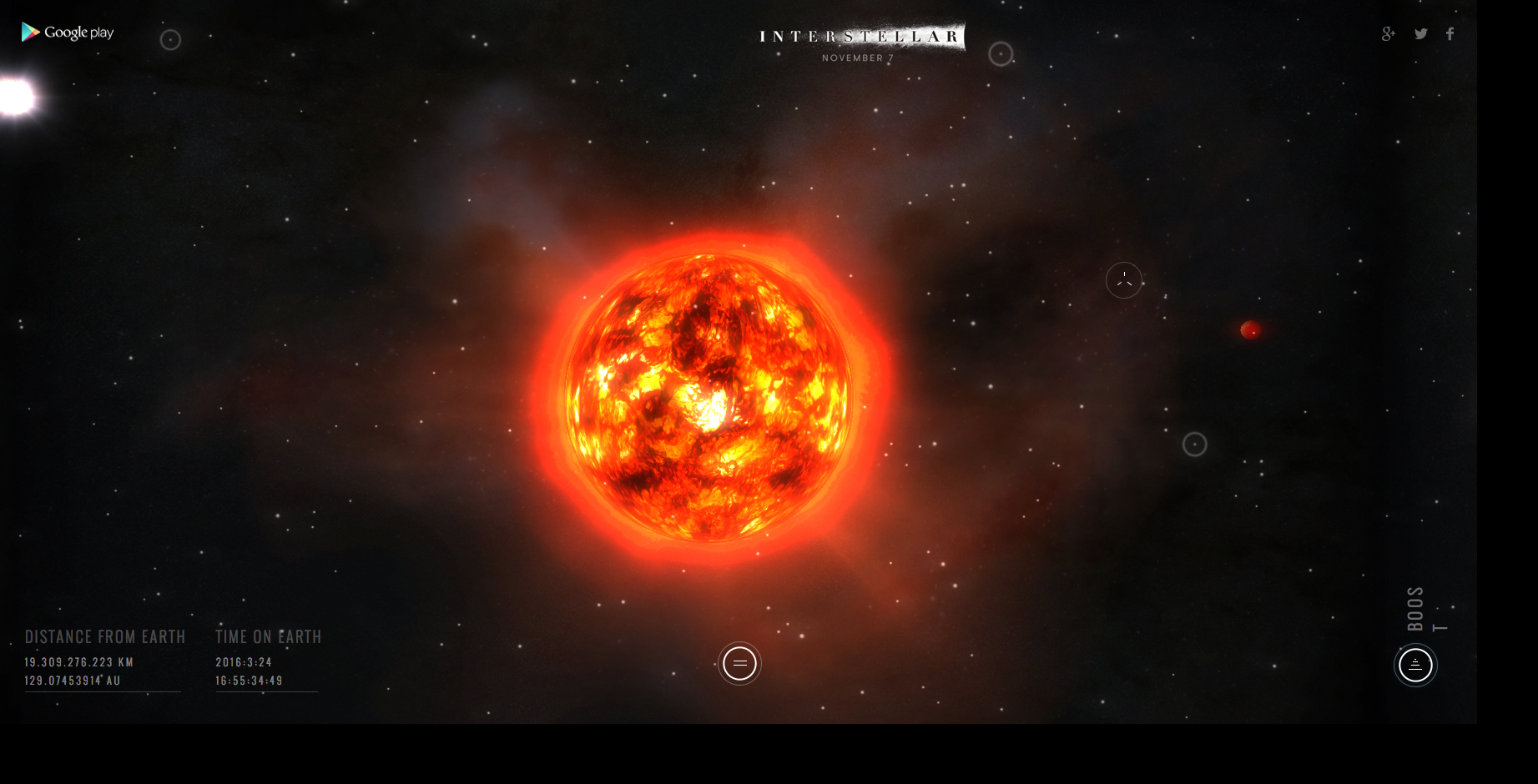Share via the Twitter bird icon

point(1420,34)
